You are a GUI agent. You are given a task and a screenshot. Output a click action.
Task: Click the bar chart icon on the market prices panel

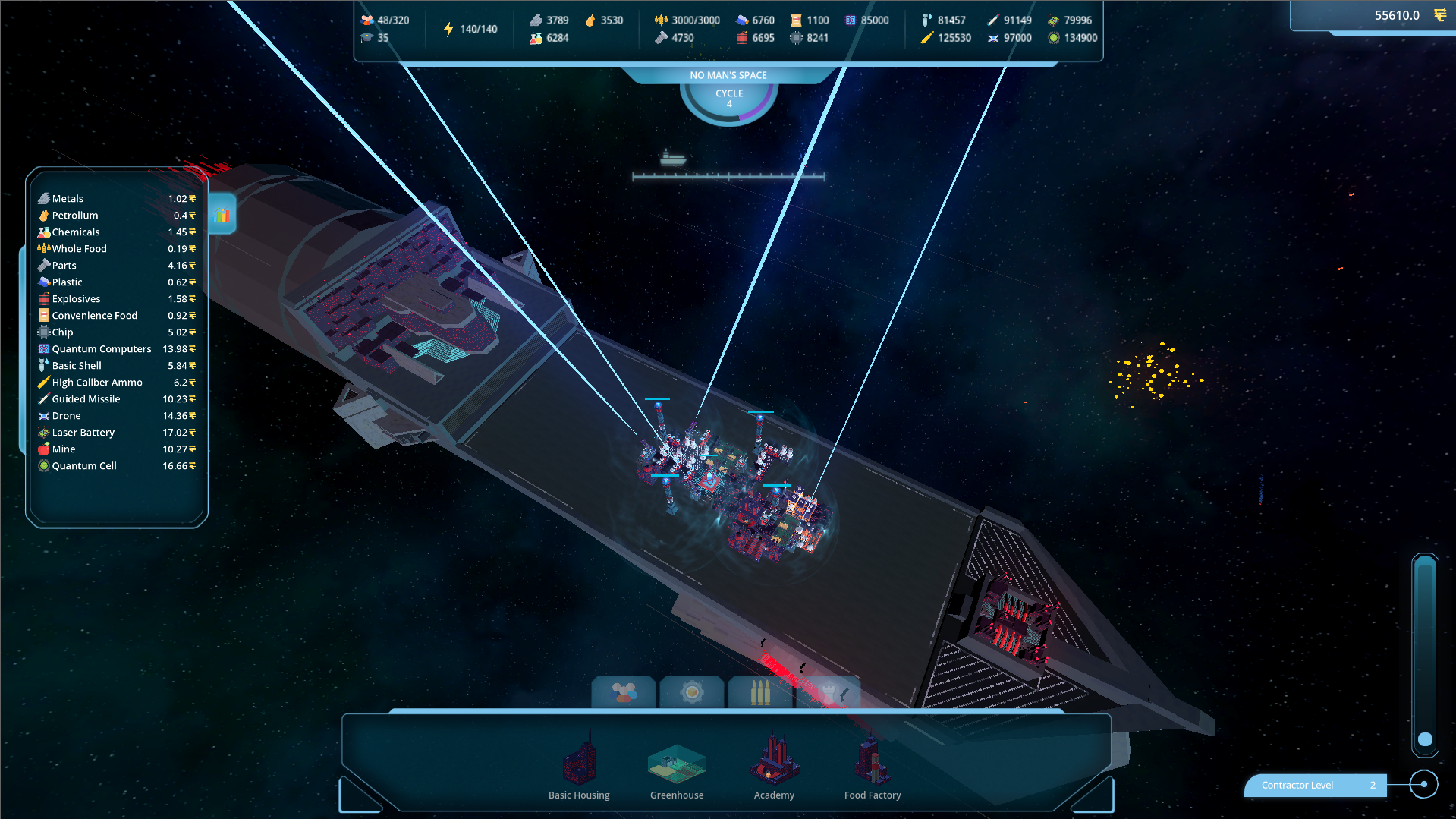tap(221, 214)
